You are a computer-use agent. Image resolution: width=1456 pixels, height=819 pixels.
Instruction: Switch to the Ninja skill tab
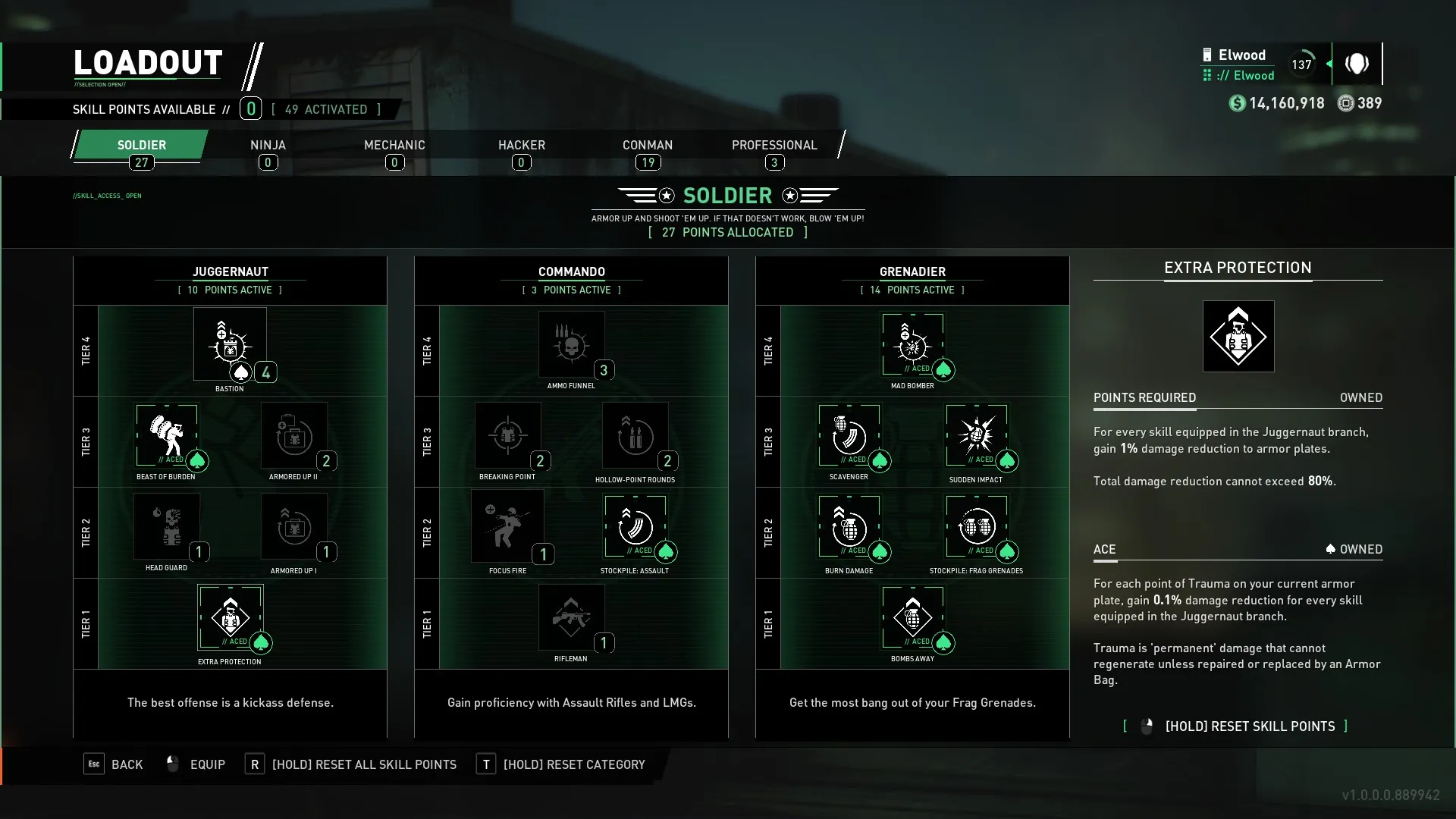tap(268, 146)
